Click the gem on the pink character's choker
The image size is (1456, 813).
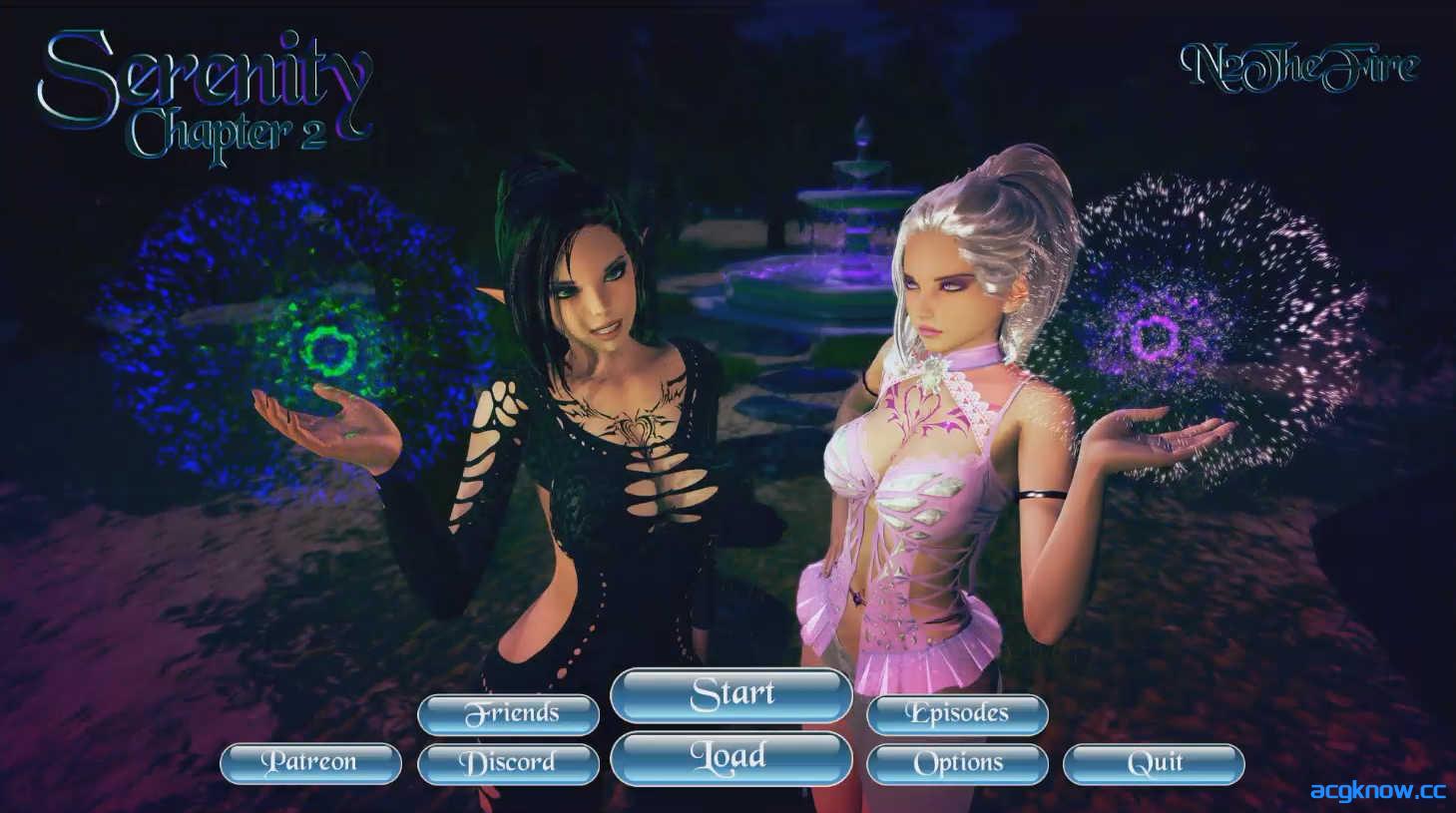click(930, 370)
